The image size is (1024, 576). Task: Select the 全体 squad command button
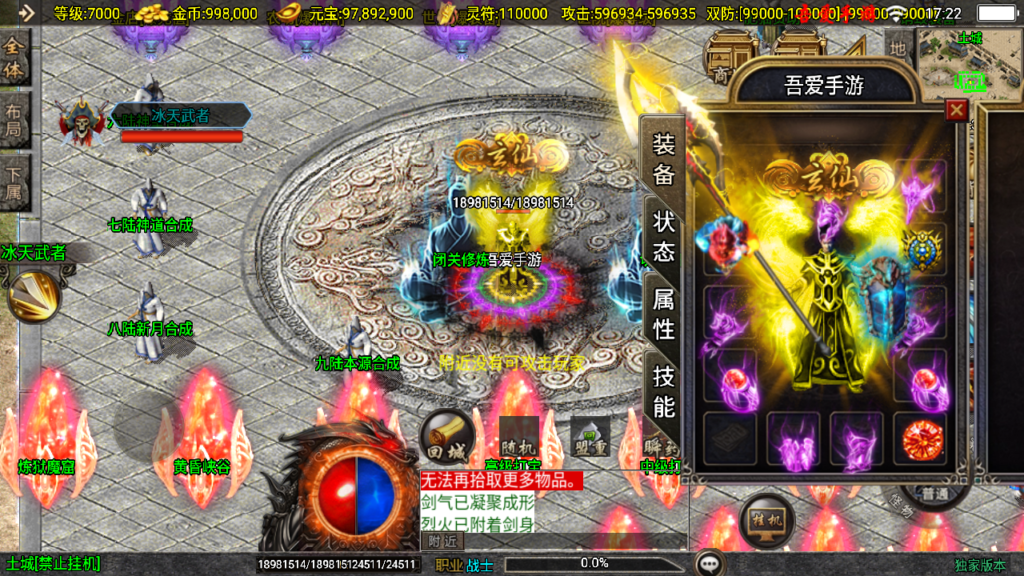click(15, 59)
